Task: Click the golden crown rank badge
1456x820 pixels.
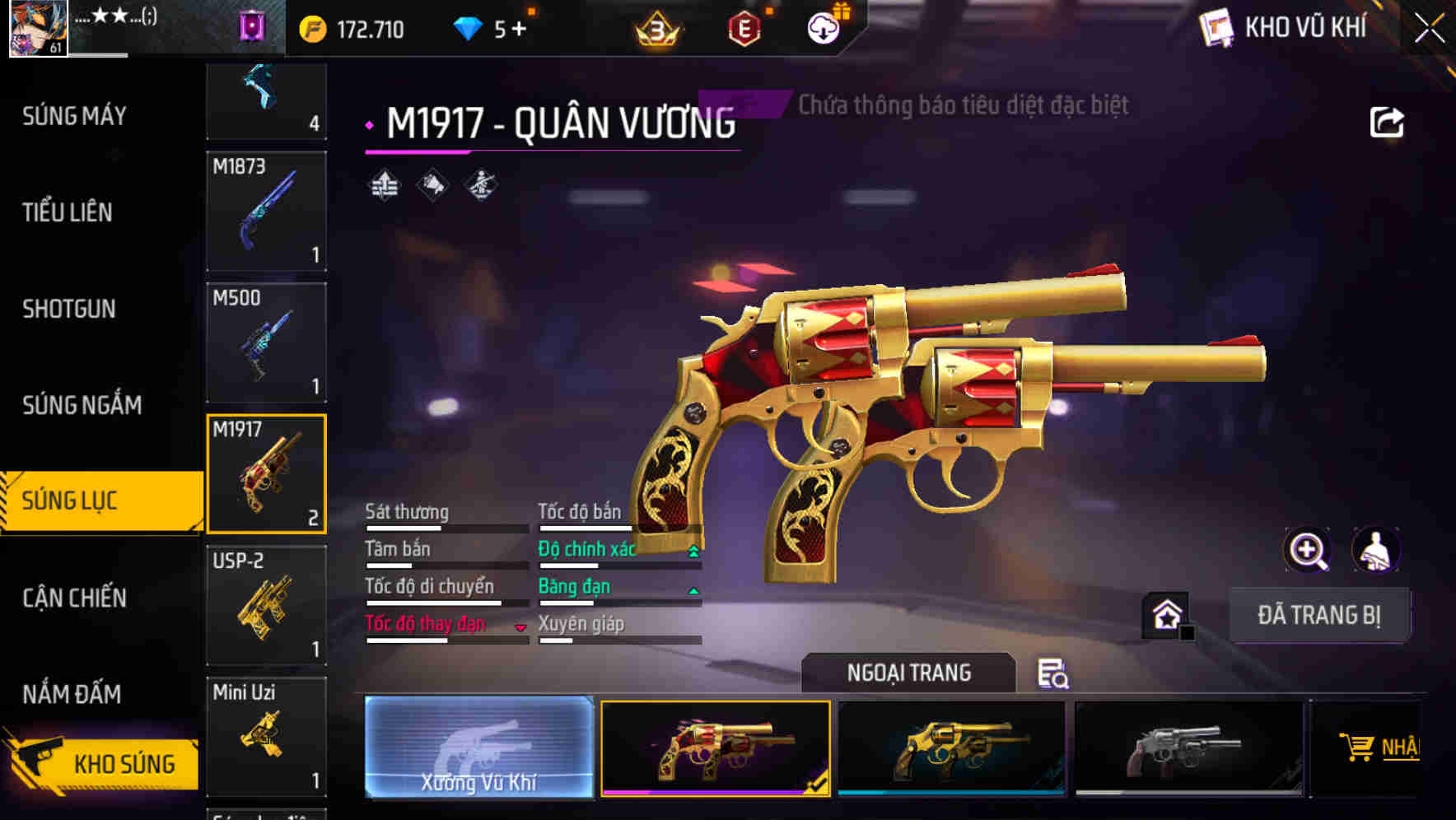Action: 653,27
